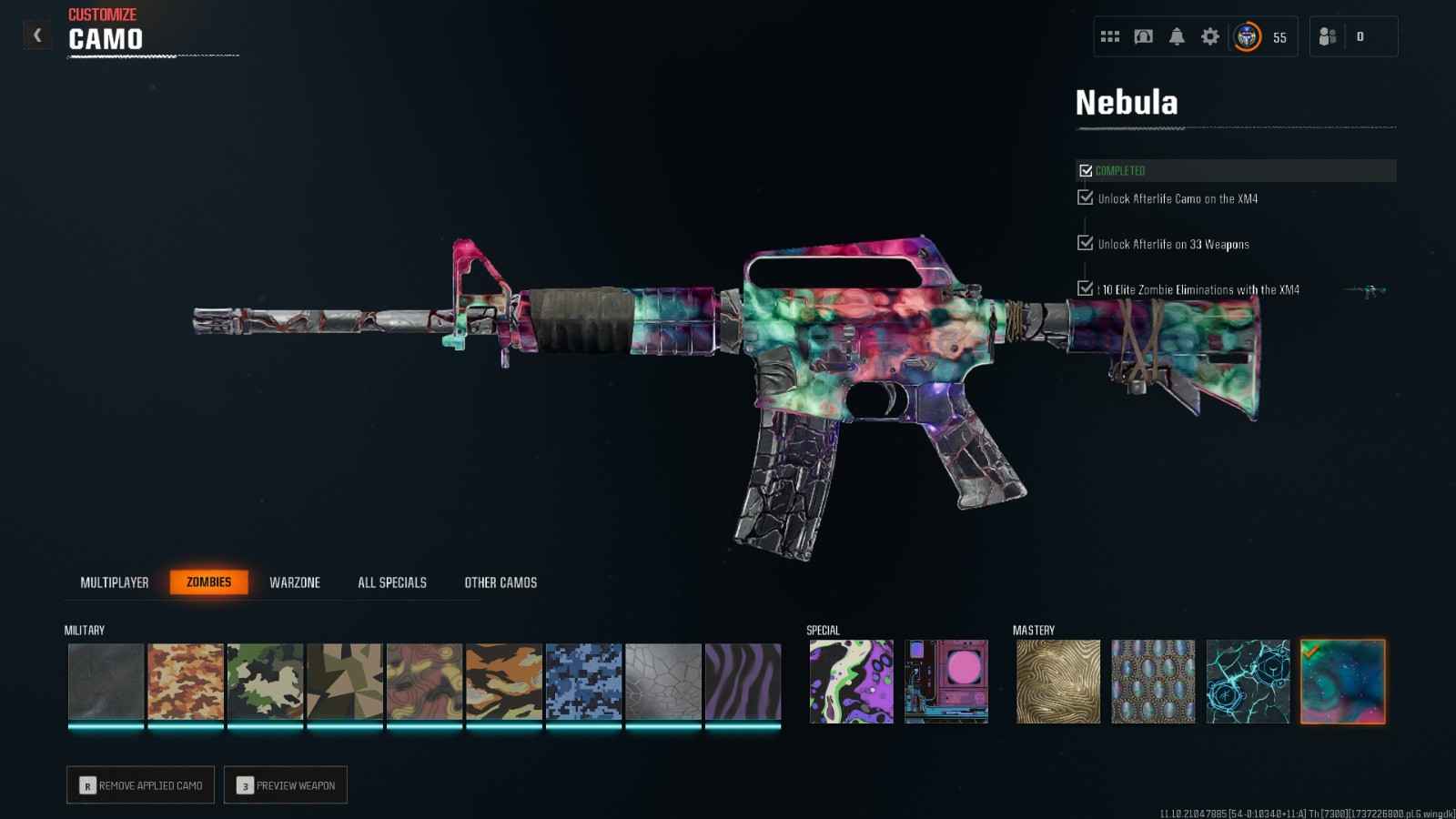This screenshot has width=1456, height=819.
Task: Pick the blue digital military camo
Action: click(x=583, y=682)
